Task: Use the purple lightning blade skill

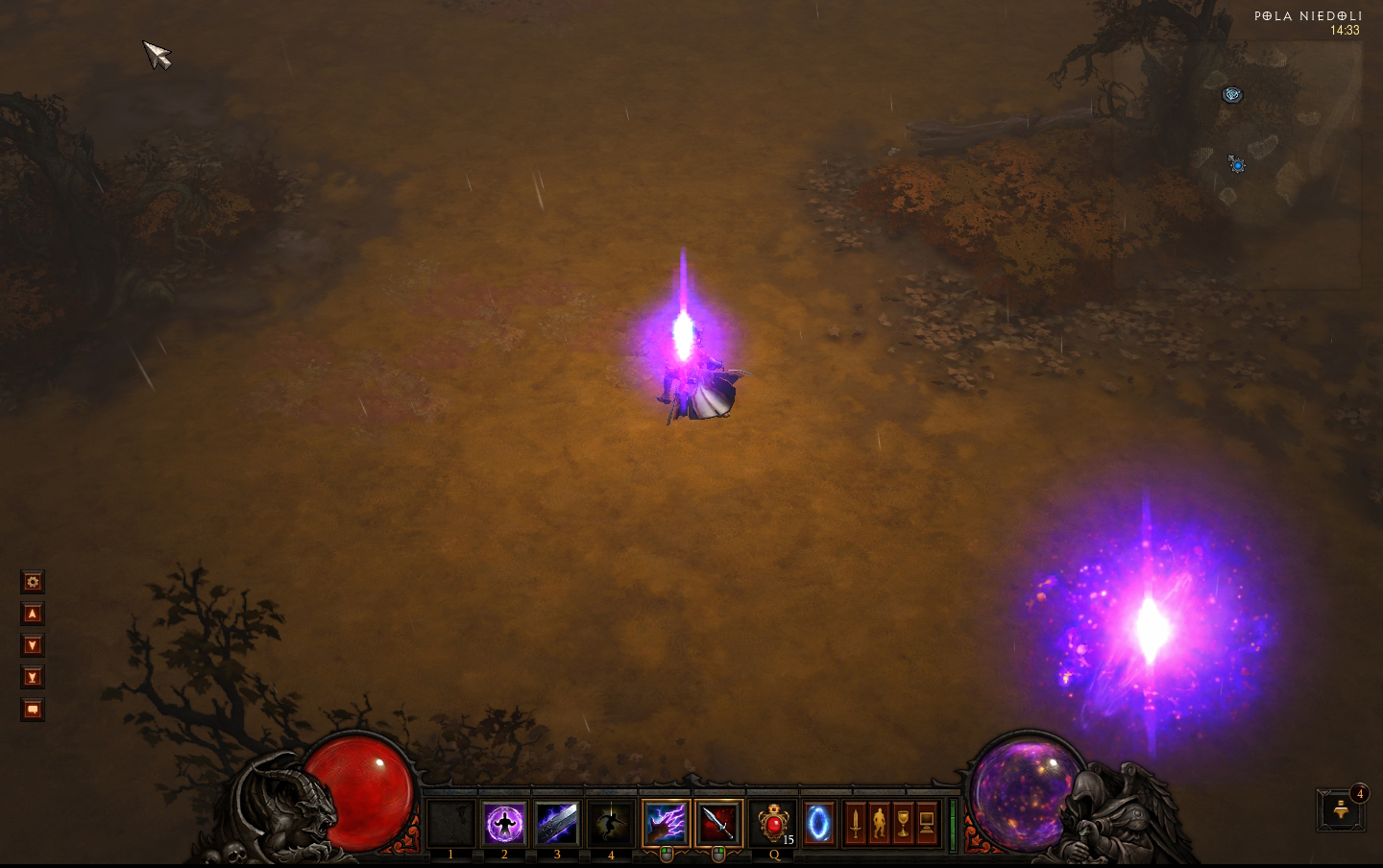Action: [x=557, y=824]
